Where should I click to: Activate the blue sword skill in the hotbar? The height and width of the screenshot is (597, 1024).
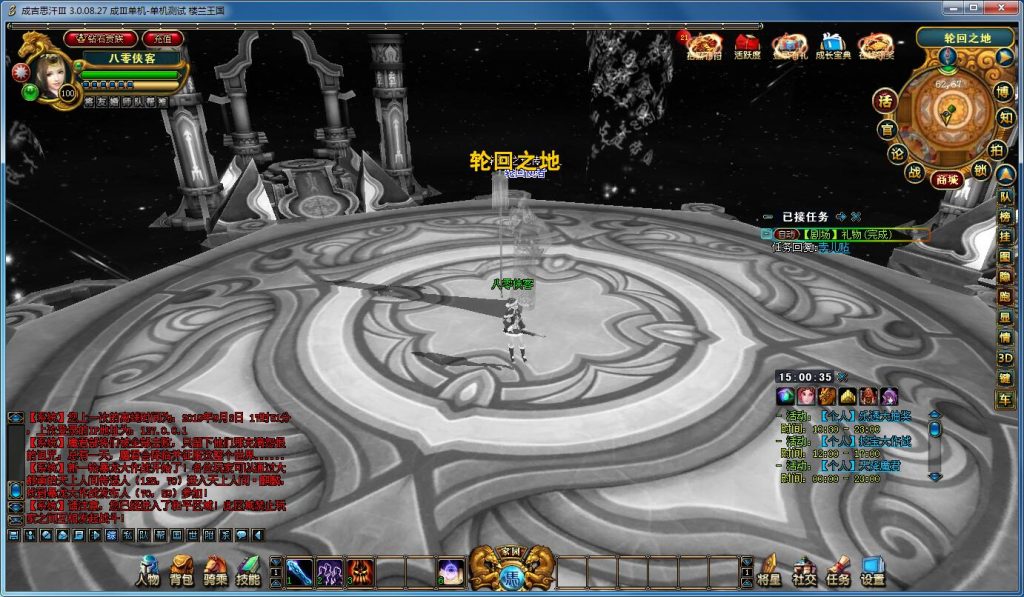click(x=300, y=571)
